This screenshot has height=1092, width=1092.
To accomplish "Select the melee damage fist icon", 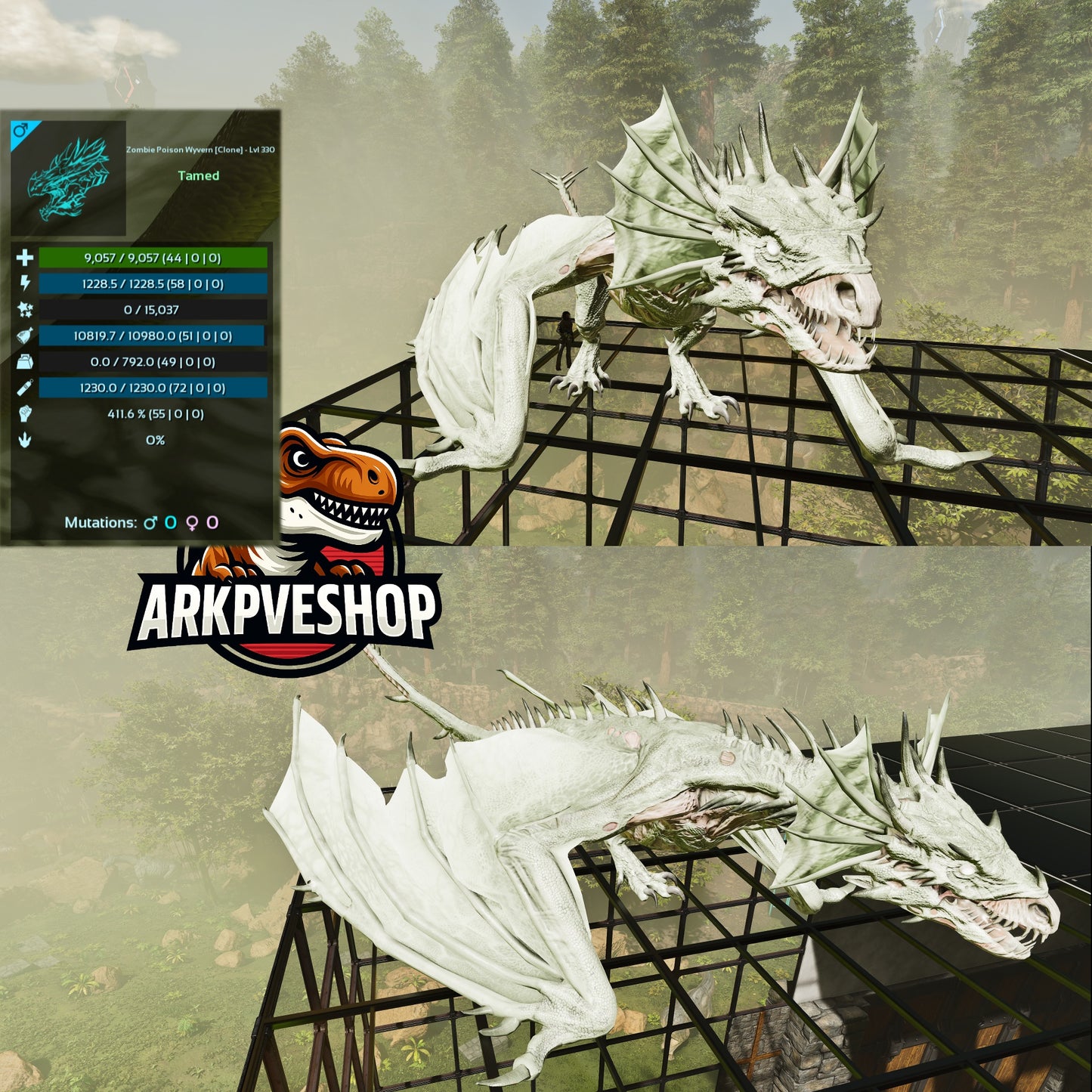I will [x=24, y=413].
